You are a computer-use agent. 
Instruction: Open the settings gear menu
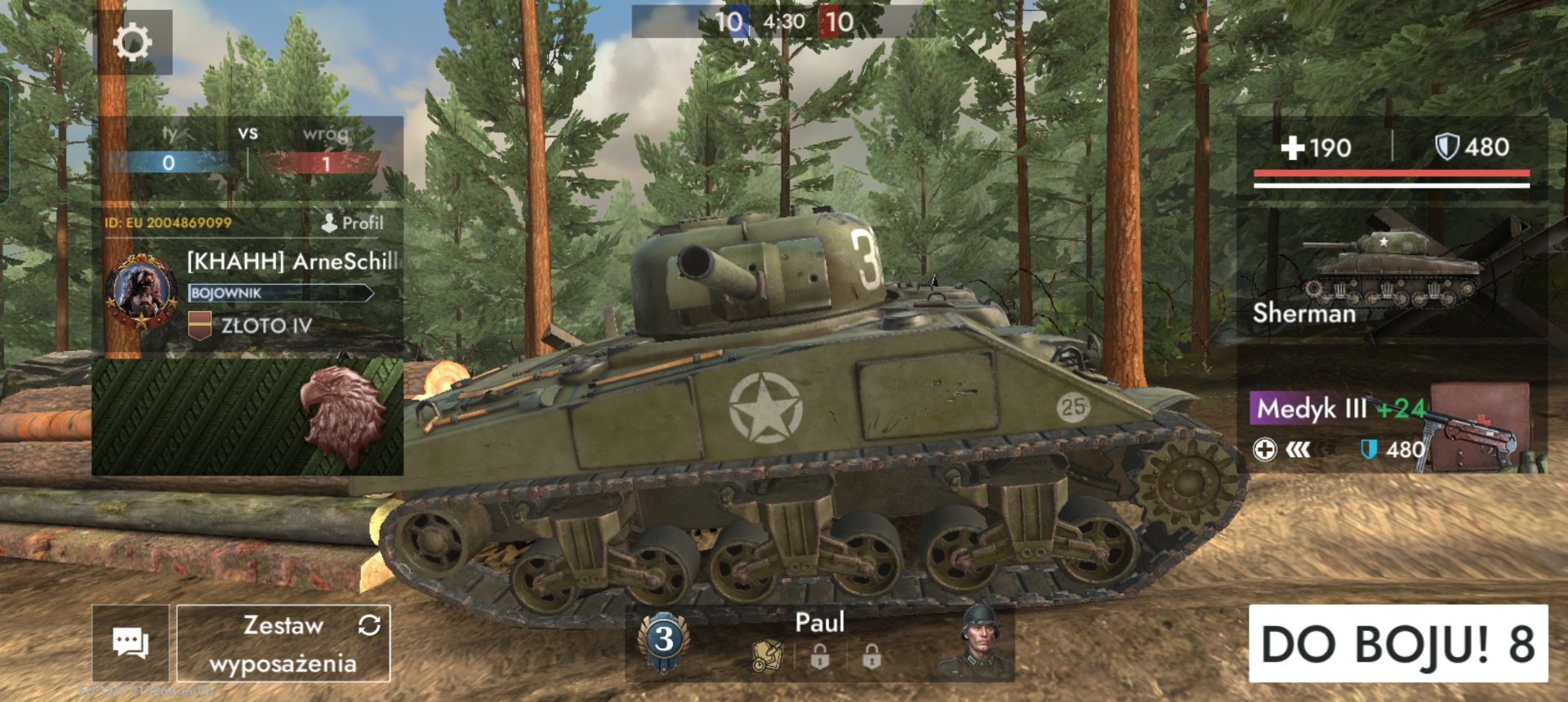pos(133,42)
